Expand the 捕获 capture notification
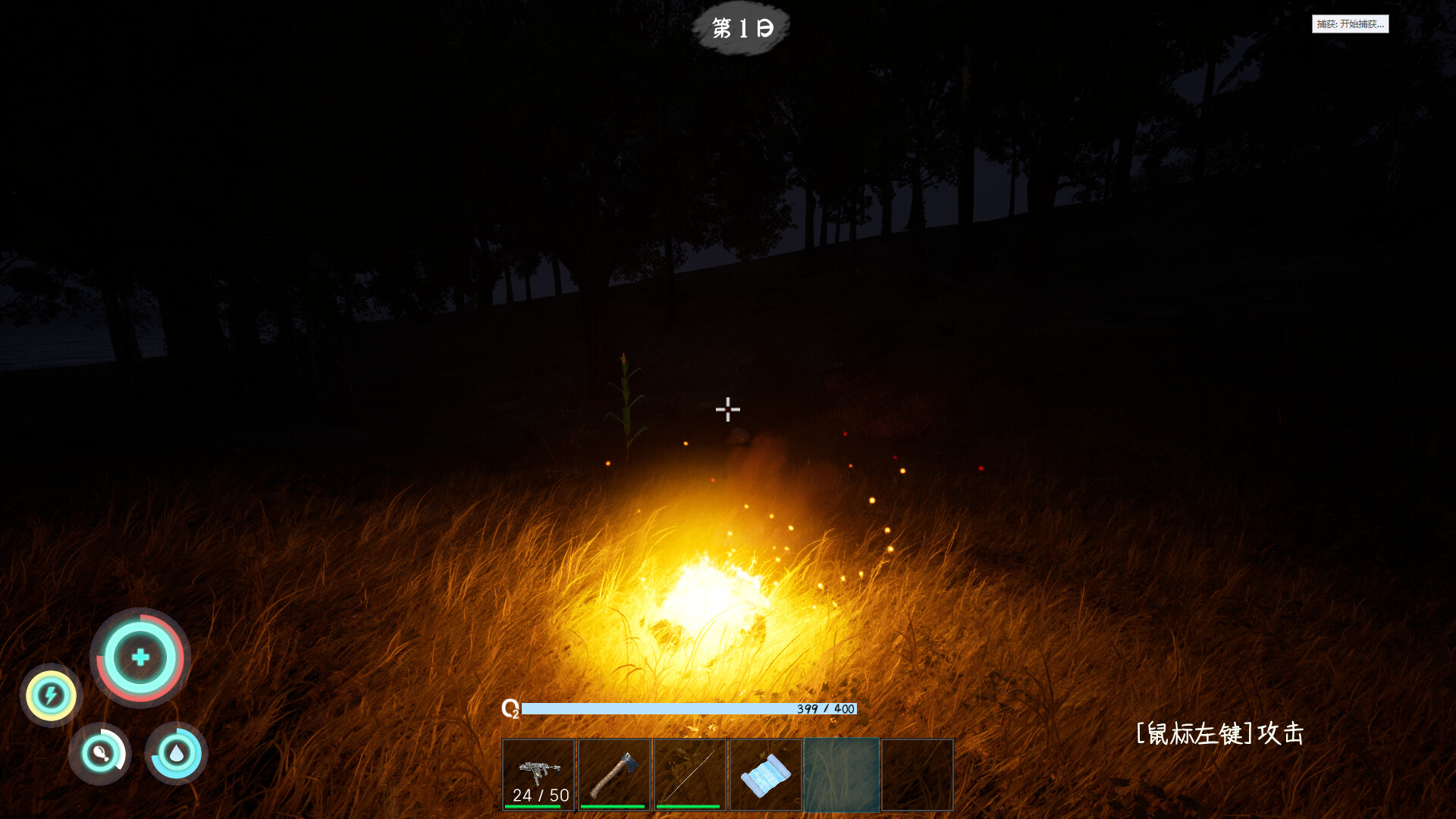Screen dimensions: 1456x819 coord(1351,24)
